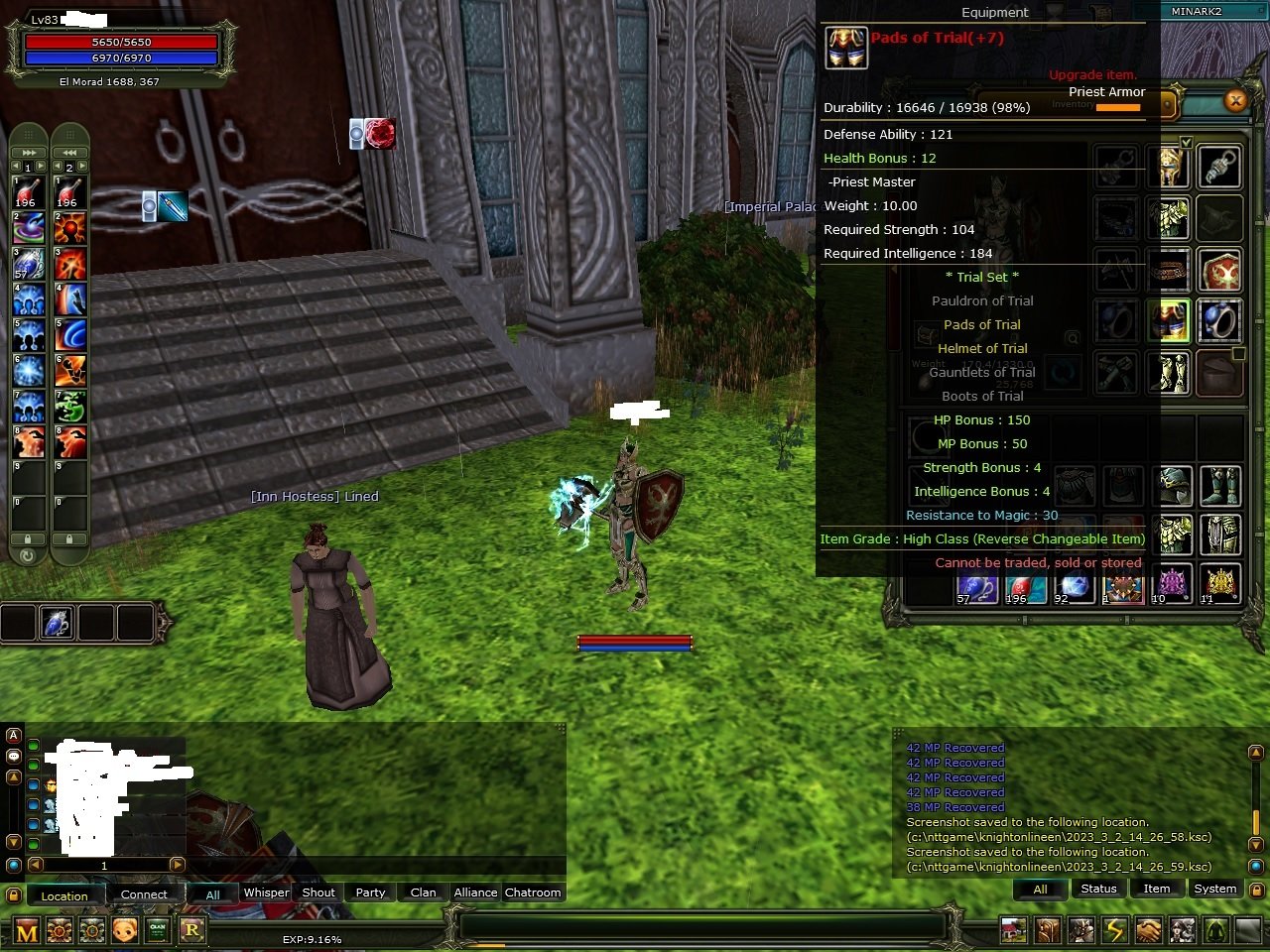This screenshot has height=952, width=1270.
Task: Click the Pads of Trial armor thumbnail
Action: (x=845, y=47)
